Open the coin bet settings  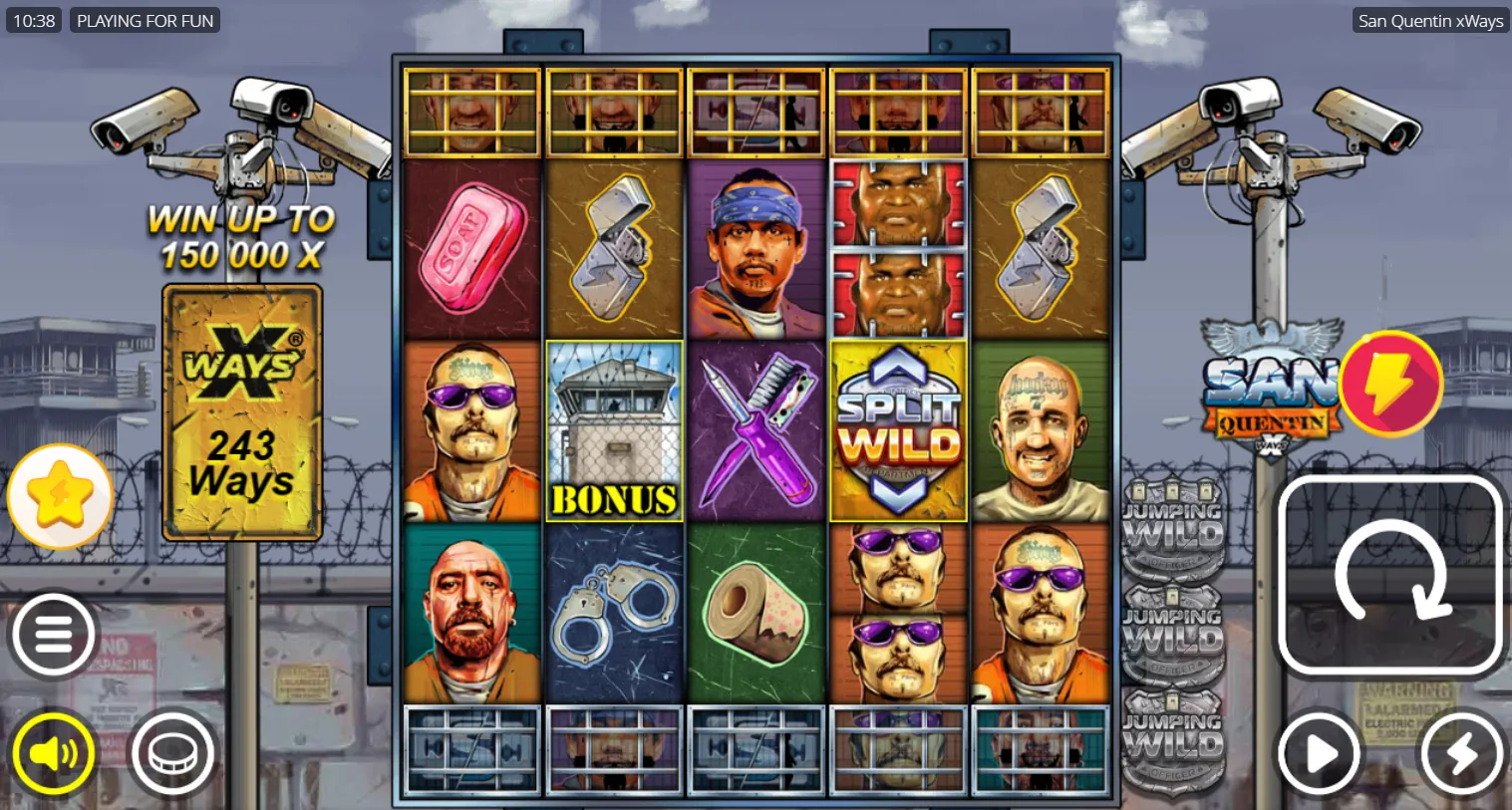[x=172, y=754]
